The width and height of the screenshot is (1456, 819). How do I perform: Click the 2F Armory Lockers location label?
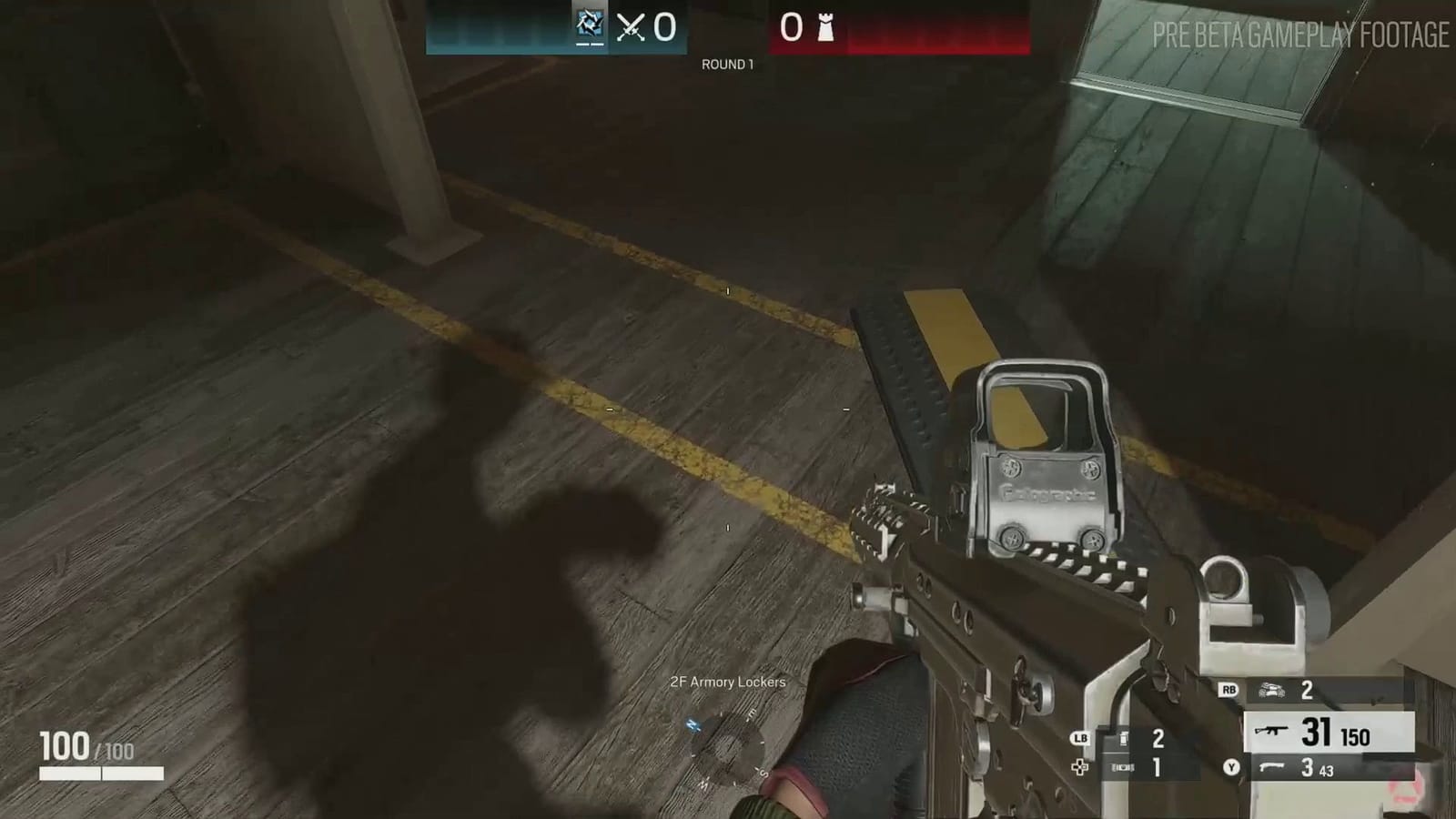tap(726, 682)
